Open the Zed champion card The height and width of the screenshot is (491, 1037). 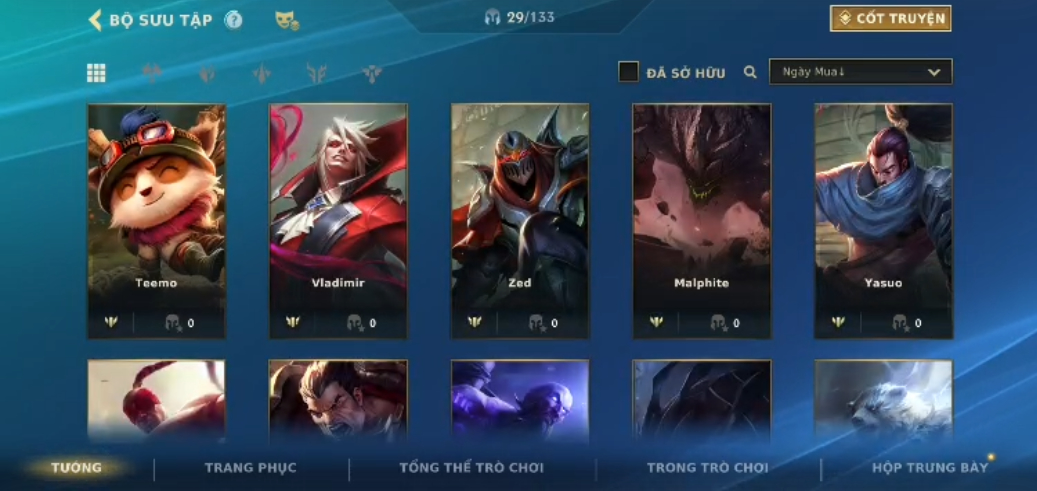click(520, 220)
